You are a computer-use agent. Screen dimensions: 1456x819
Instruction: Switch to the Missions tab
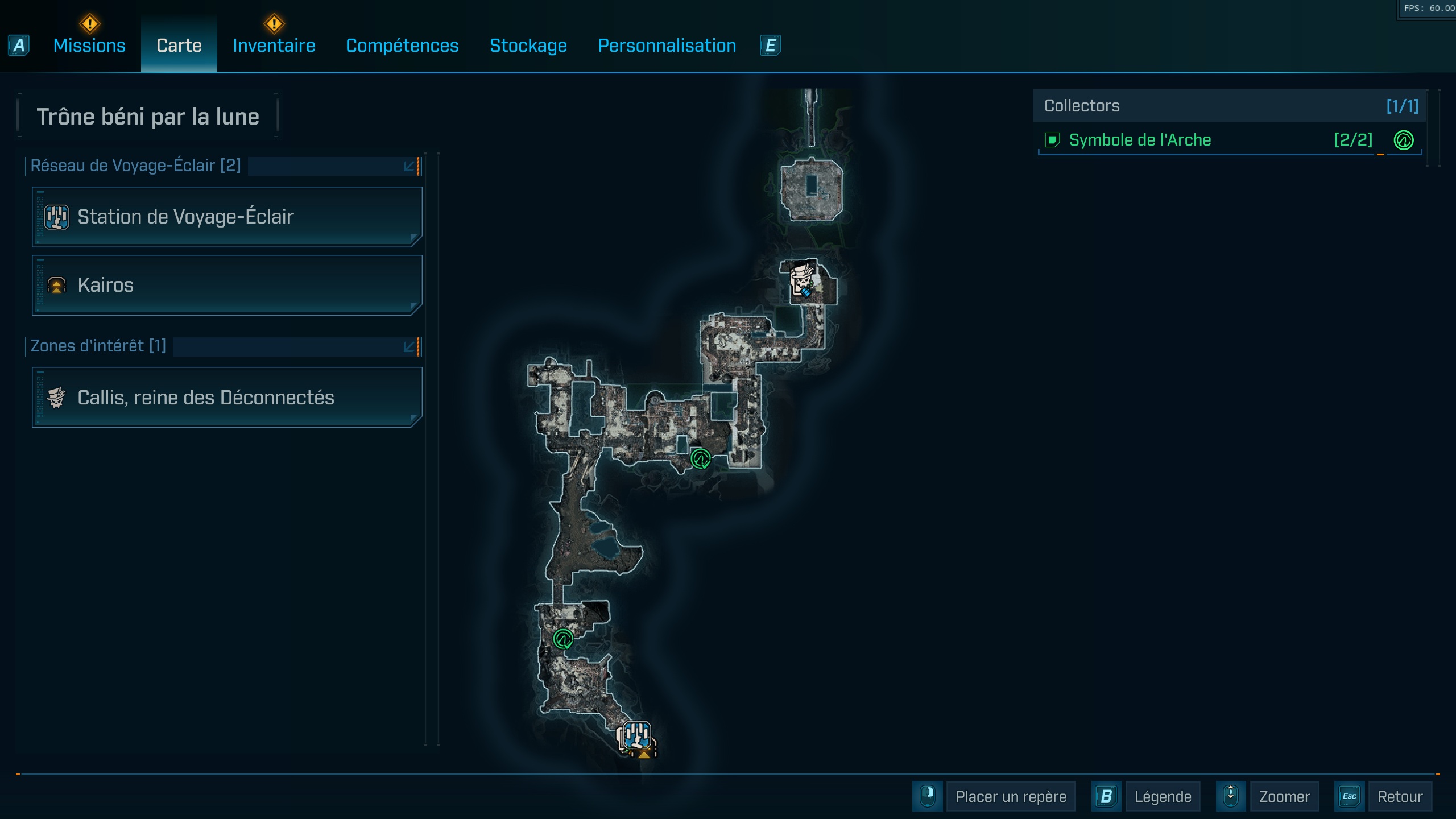[x=89, y=45]
